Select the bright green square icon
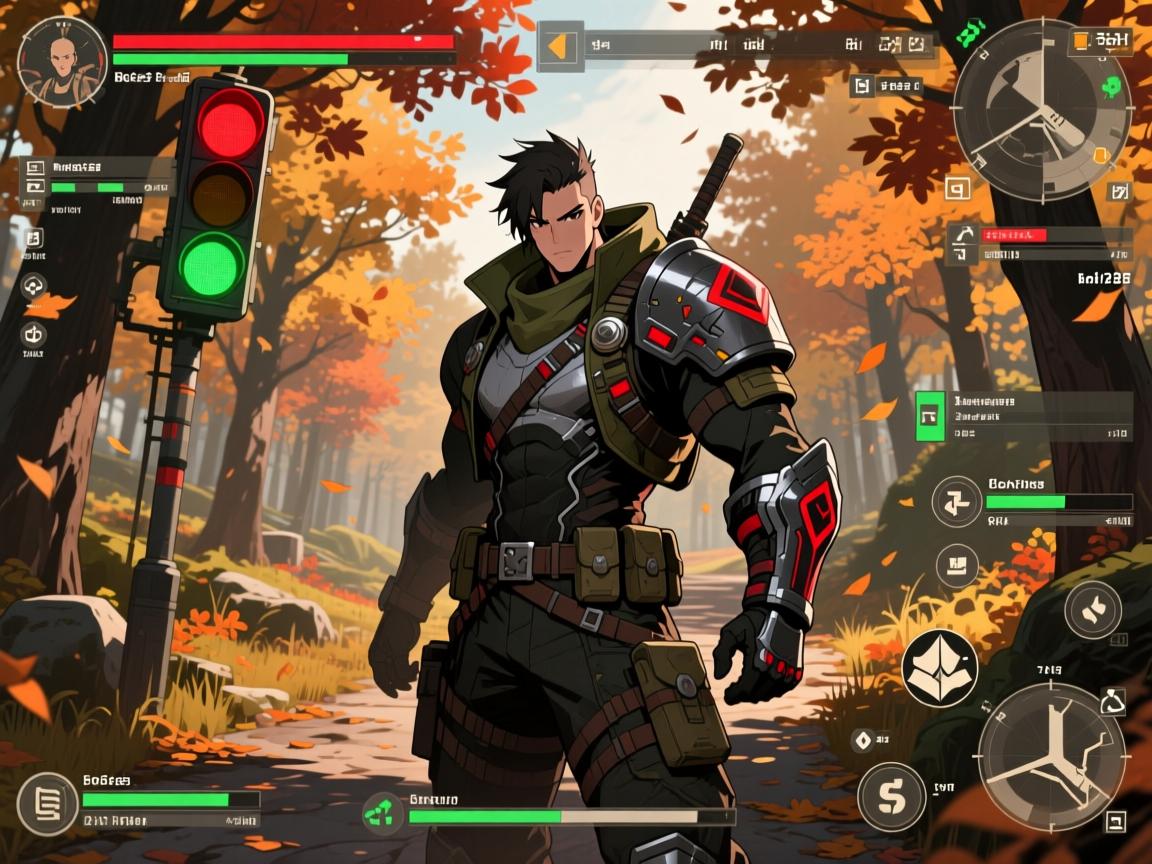Viewport: 1152px width, 864px height. coord(930,416)
